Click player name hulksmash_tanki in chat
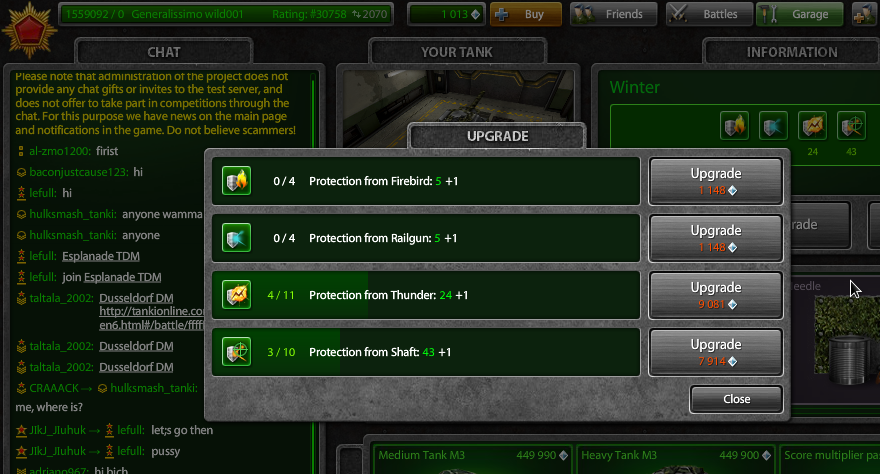The image size is (880, 474). tap(73, 214)
